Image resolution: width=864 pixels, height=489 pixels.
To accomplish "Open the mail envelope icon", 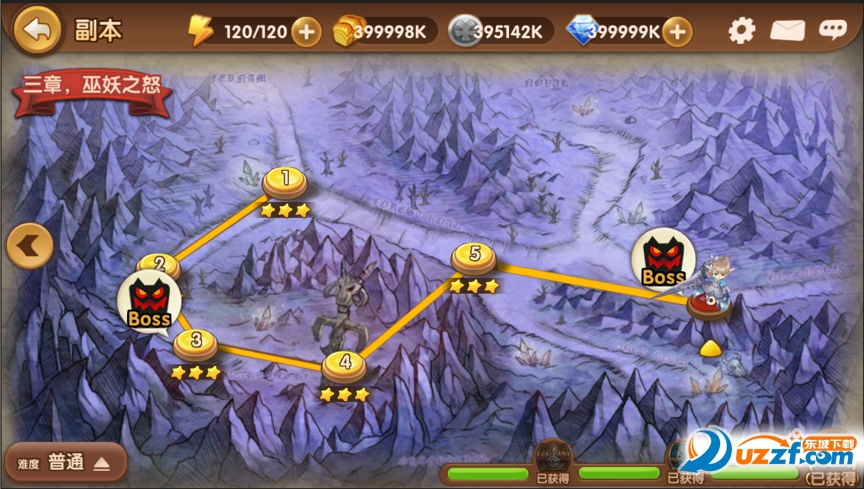I will [x=787, y=30].
